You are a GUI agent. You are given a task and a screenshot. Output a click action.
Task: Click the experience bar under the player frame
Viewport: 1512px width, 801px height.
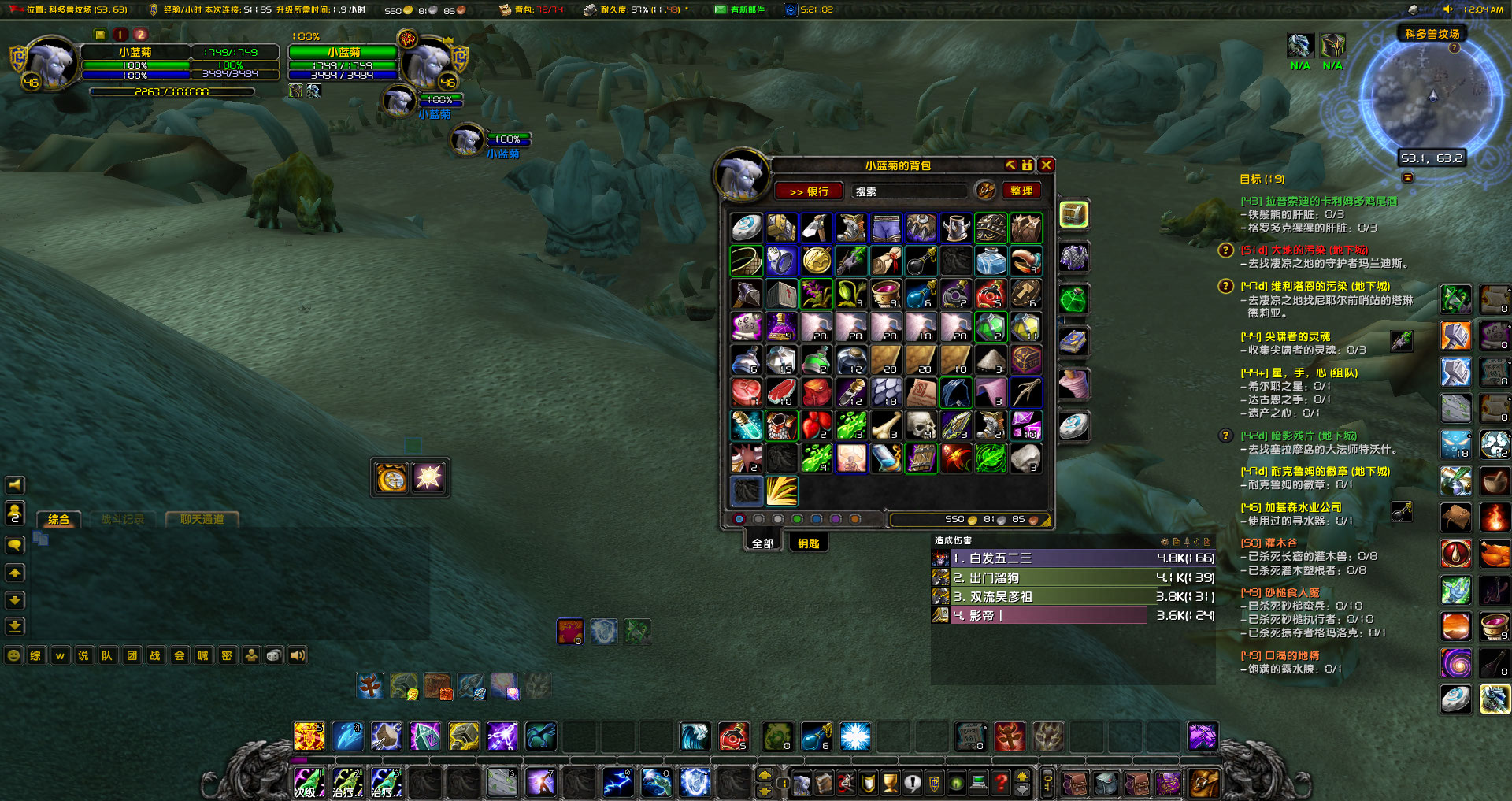(x=173, y=91)
